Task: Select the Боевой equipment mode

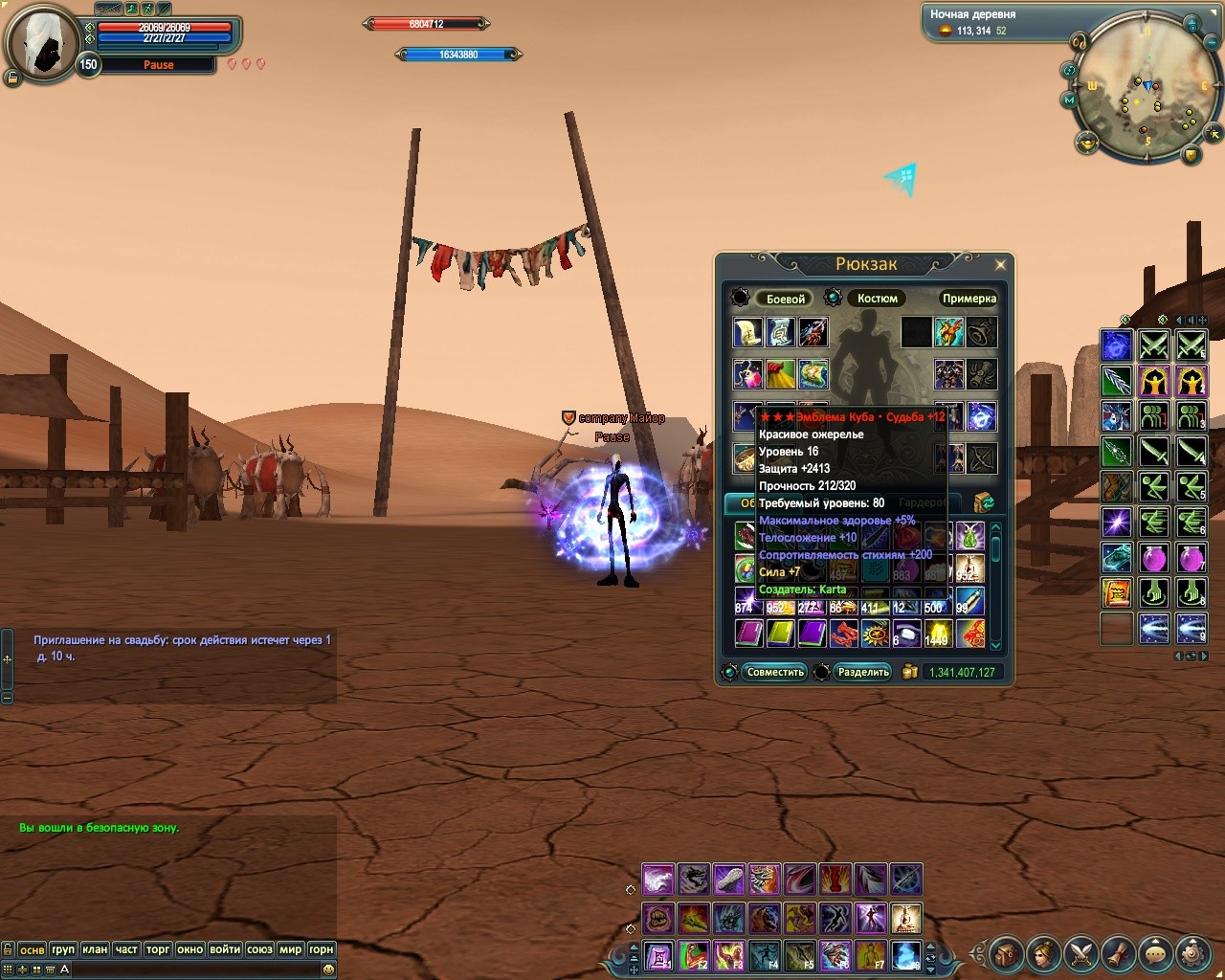Action: pos(786,299)
